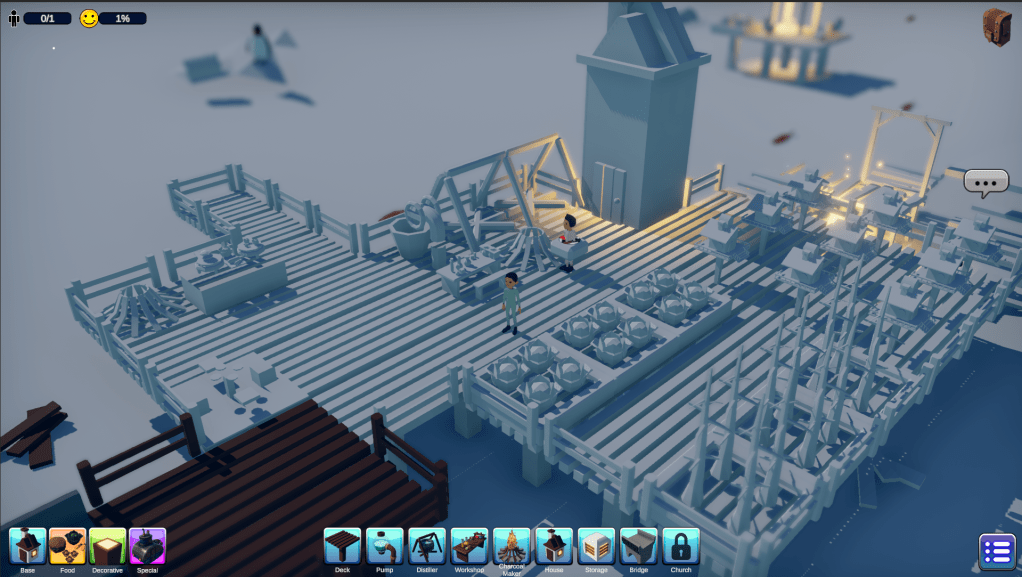This screenshot has width=1022, height=577.
Task: Pick the Pump building
Action: pyautogui.click(x=385, y=546)
